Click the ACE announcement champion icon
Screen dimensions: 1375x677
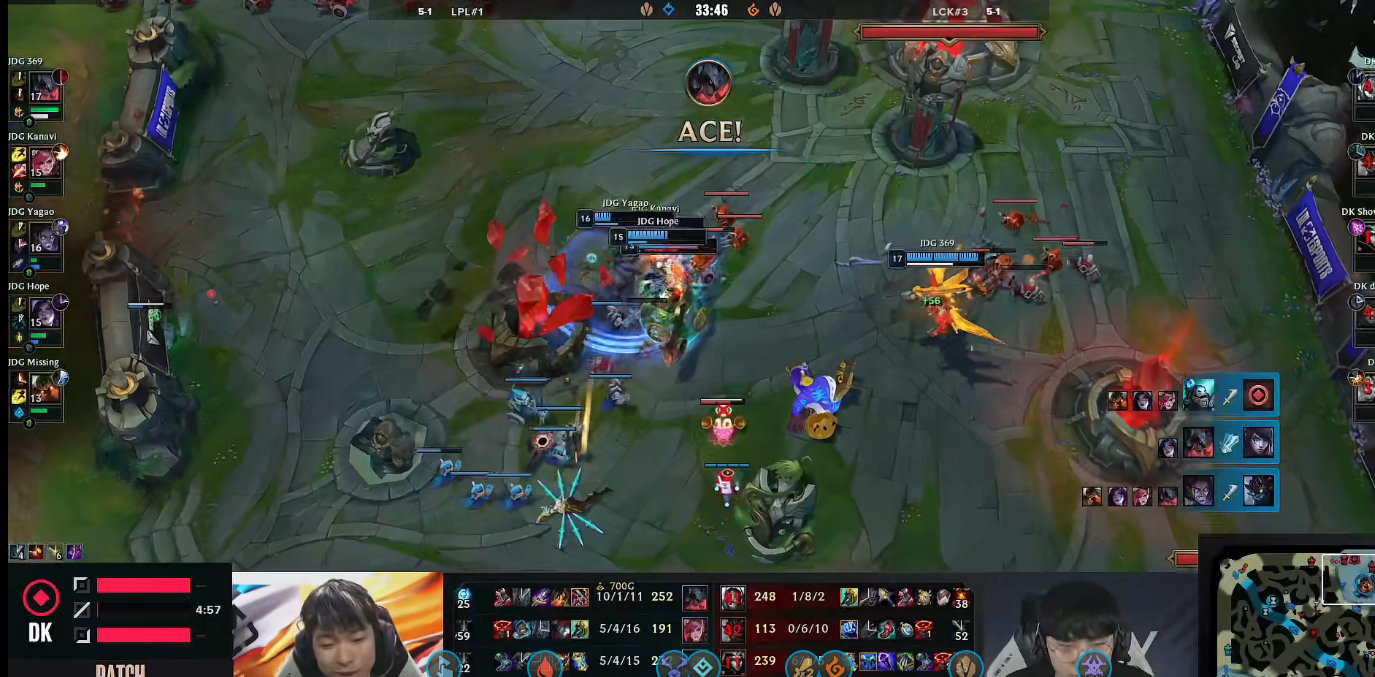click(x=708, y=82)
